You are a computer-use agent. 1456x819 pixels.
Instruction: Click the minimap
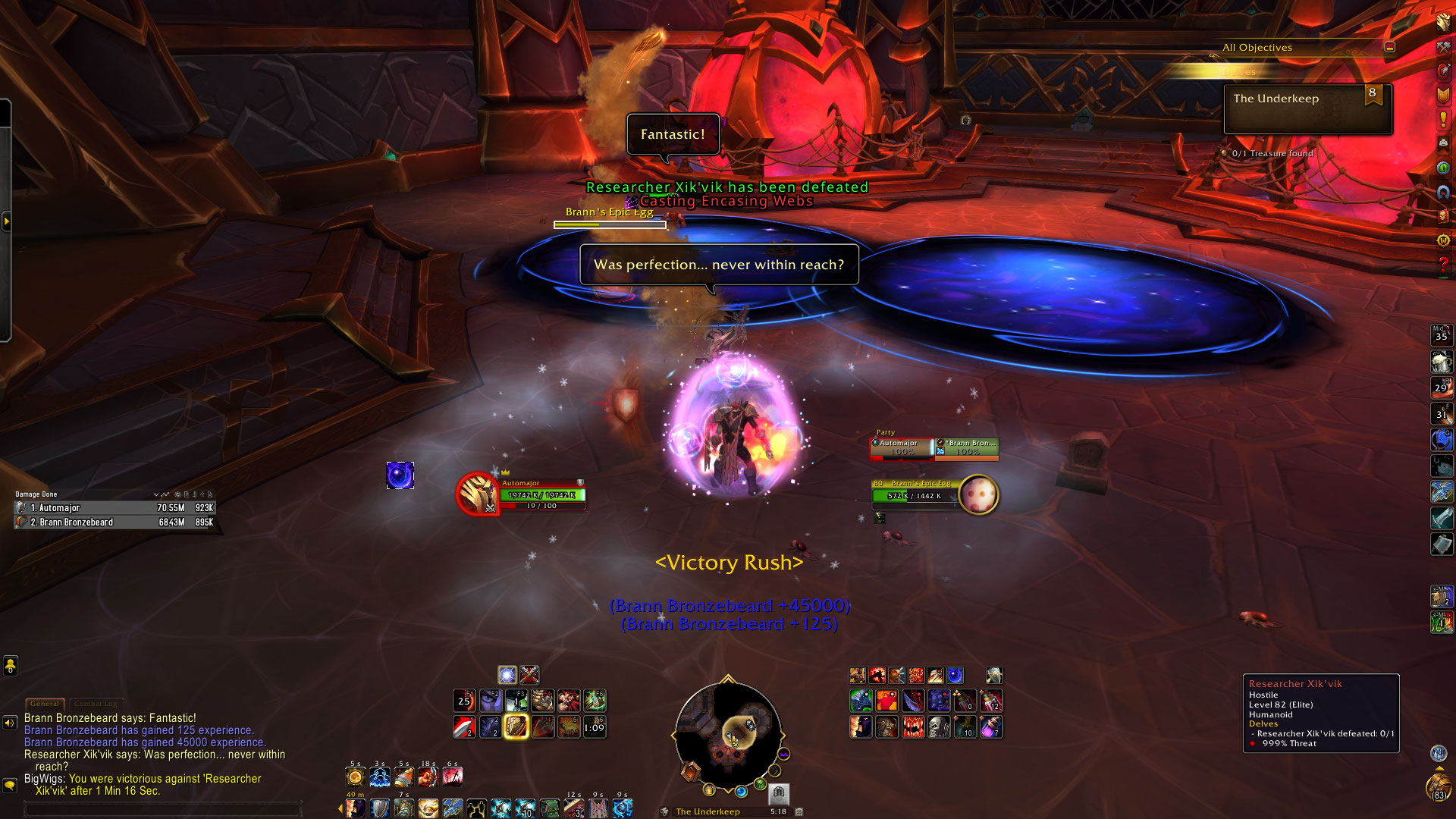(x=727, y=734)
